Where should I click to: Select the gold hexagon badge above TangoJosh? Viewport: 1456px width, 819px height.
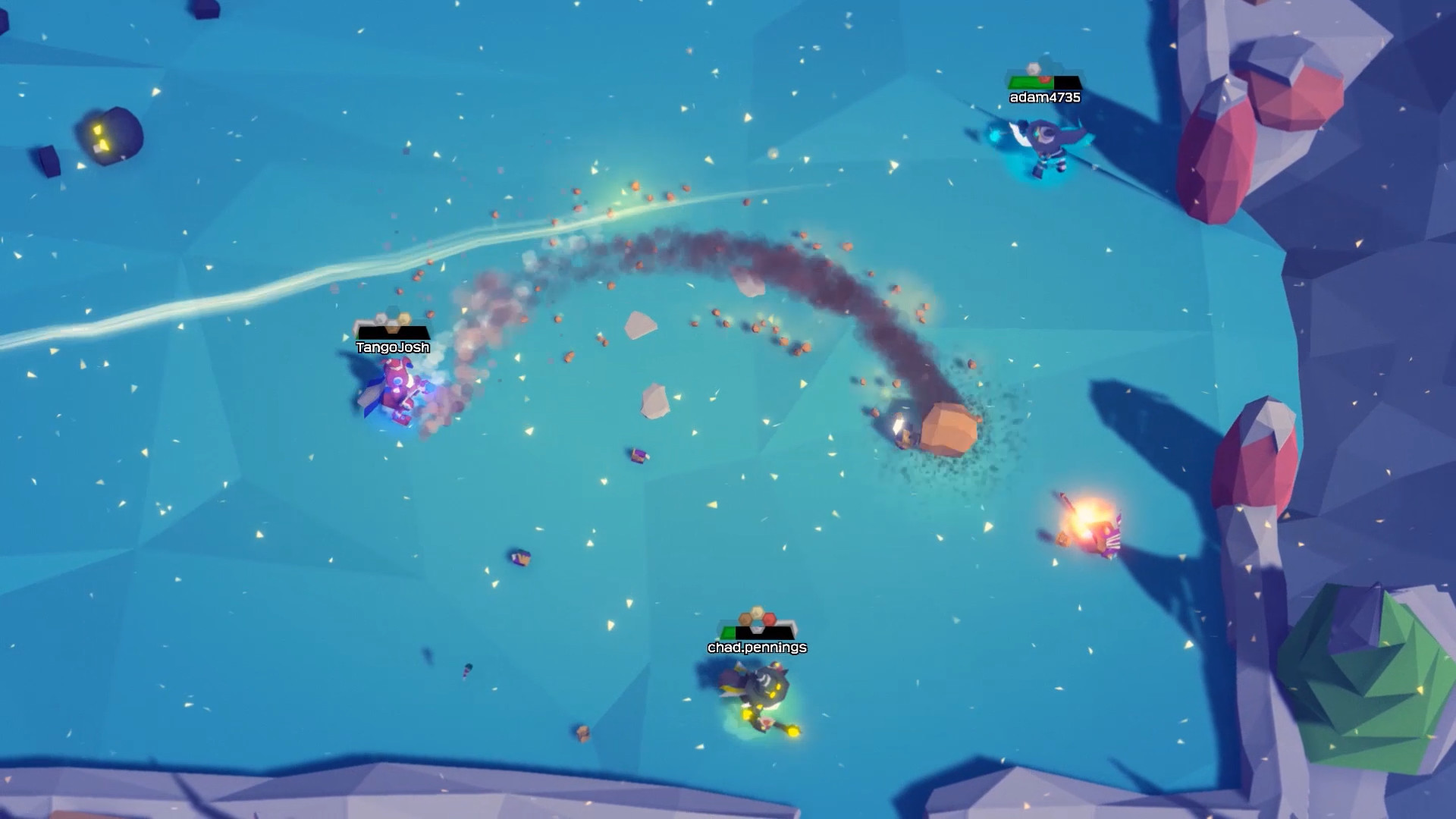coord(403,318)
